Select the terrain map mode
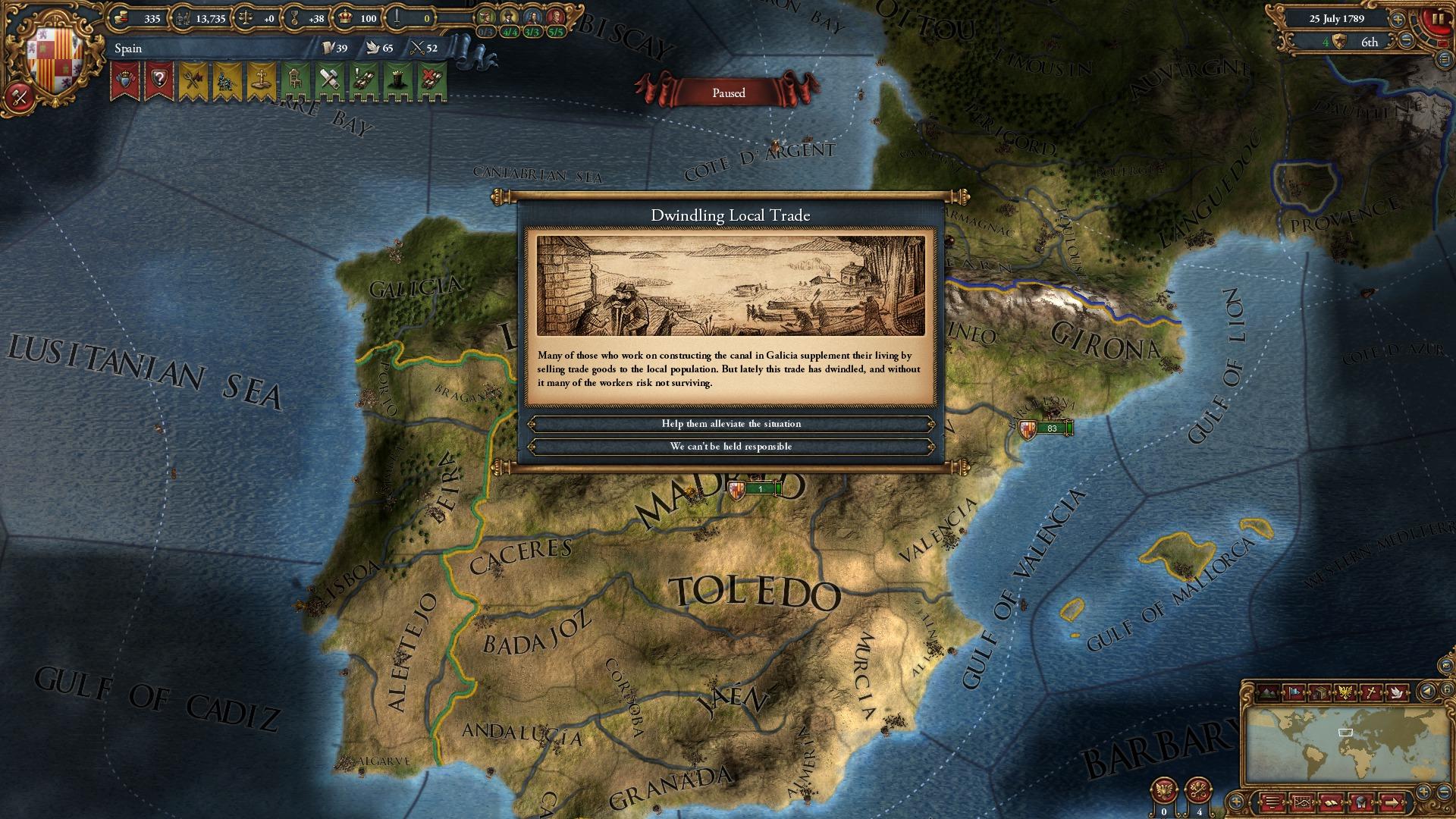 (1266, 692)
